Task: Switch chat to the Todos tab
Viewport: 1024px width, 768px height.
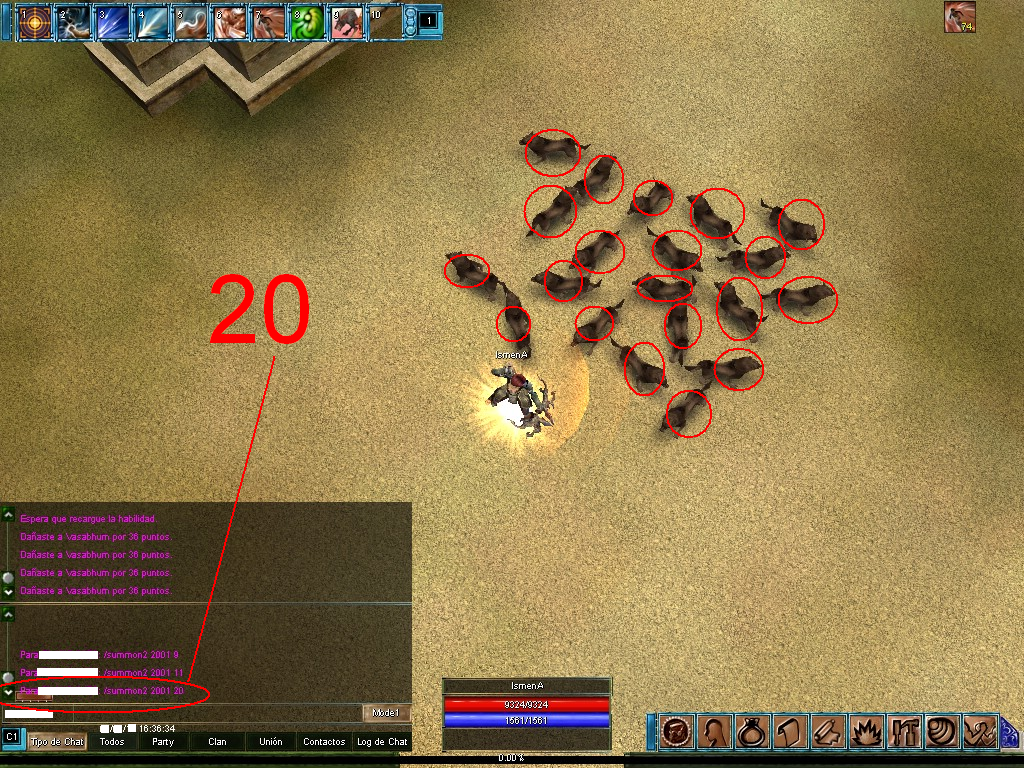Action: pos(112,742)
